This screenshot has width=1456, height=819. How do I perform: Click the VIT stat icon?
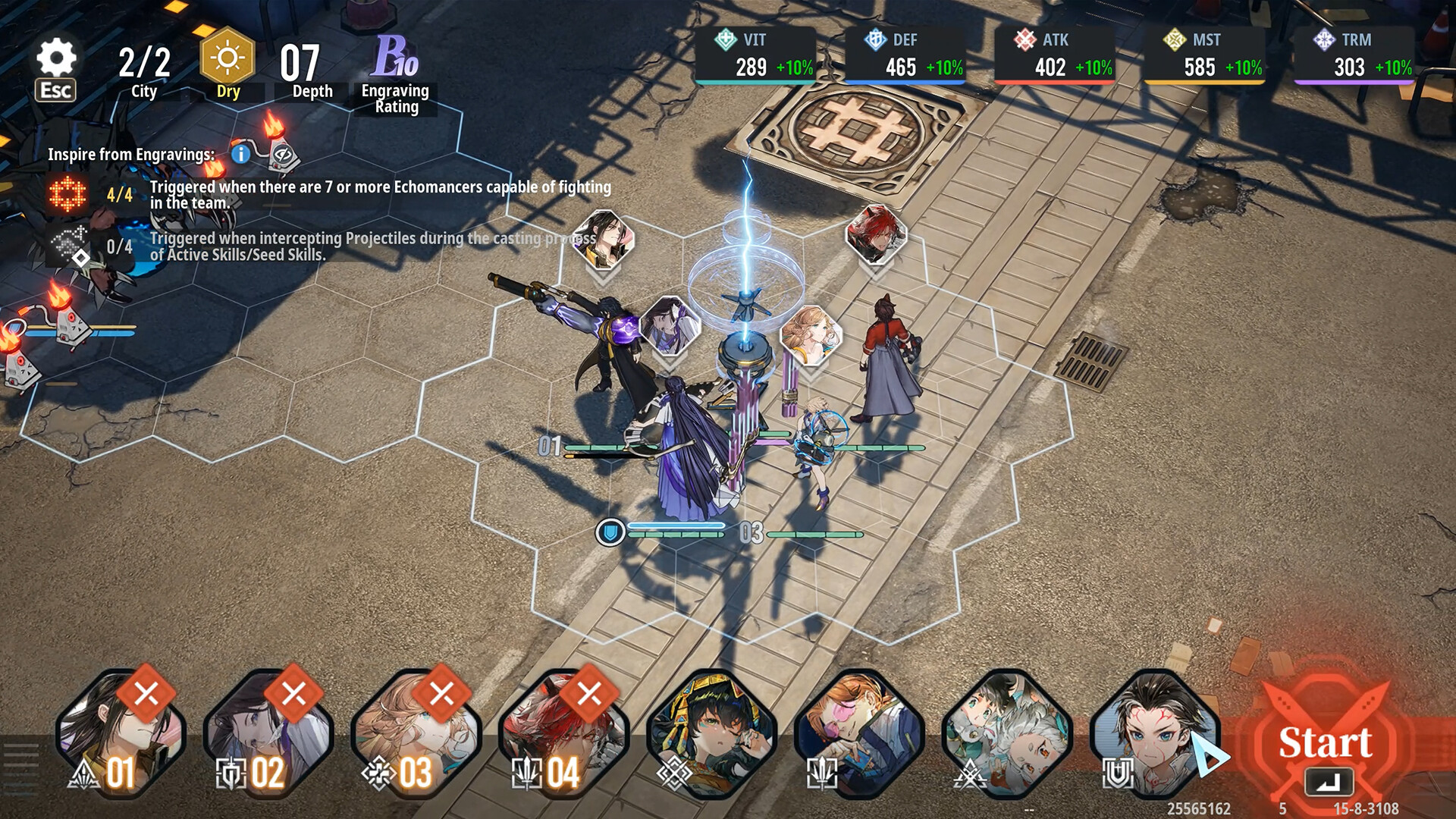click(x=725, y=39)
